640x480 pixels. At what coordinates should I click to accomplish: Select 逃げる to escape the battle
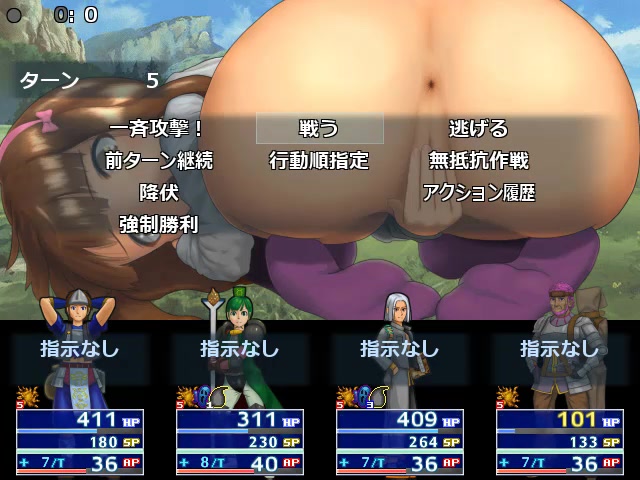tap(478, 128)
